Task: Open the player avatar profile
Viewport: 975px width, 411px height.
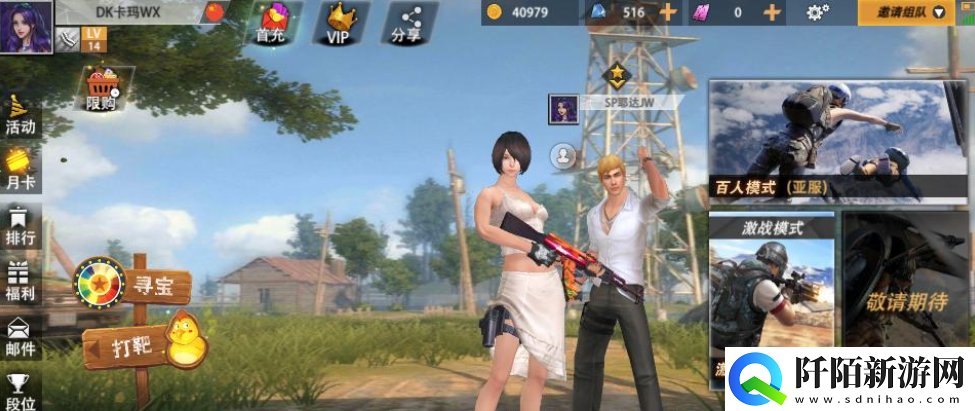Action: click(x=26, y=25)
